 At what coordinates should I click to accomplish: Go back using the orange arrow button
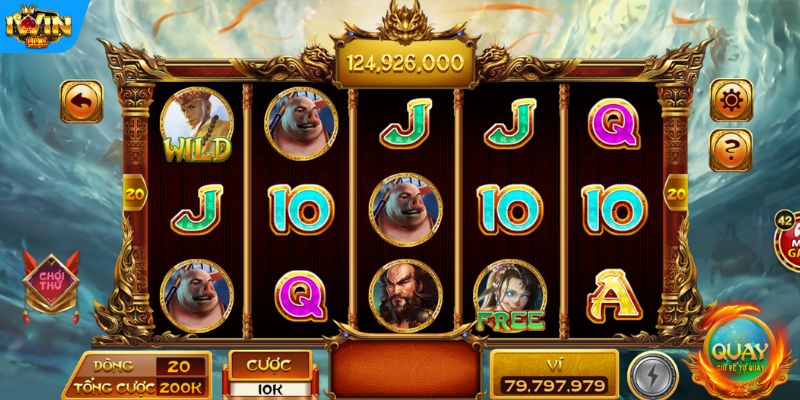(x=82, y=101)
